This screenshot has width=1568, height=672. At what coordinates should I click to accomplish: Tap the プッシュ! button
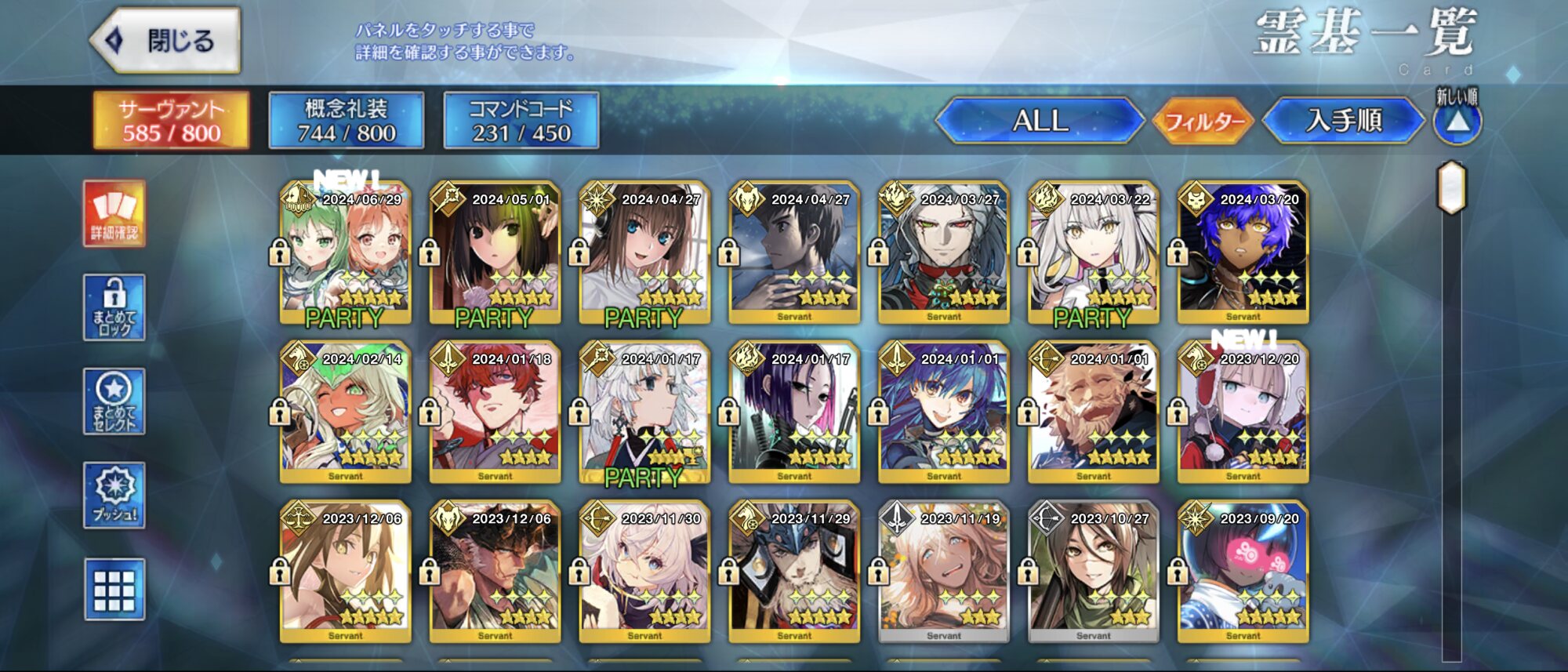click(x=114, y=495)
